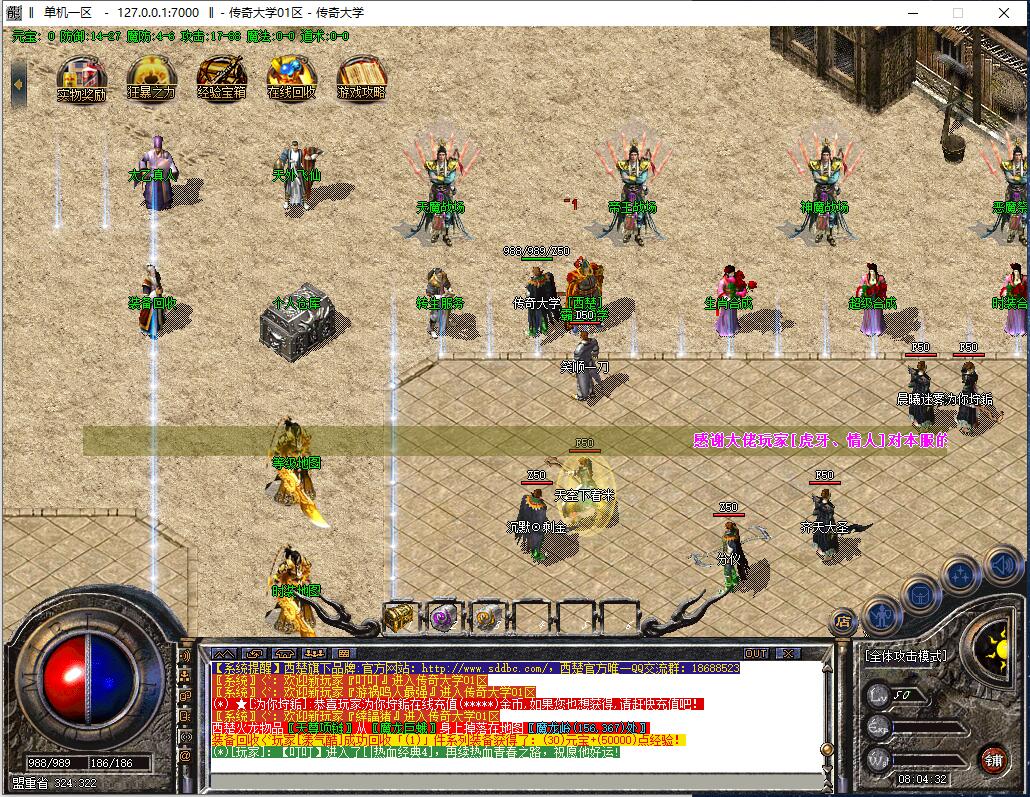Image resolution: width=1030 pixels, height=797 pixels.
Task: Toggle the speaker sound button
Action: 1002,566
